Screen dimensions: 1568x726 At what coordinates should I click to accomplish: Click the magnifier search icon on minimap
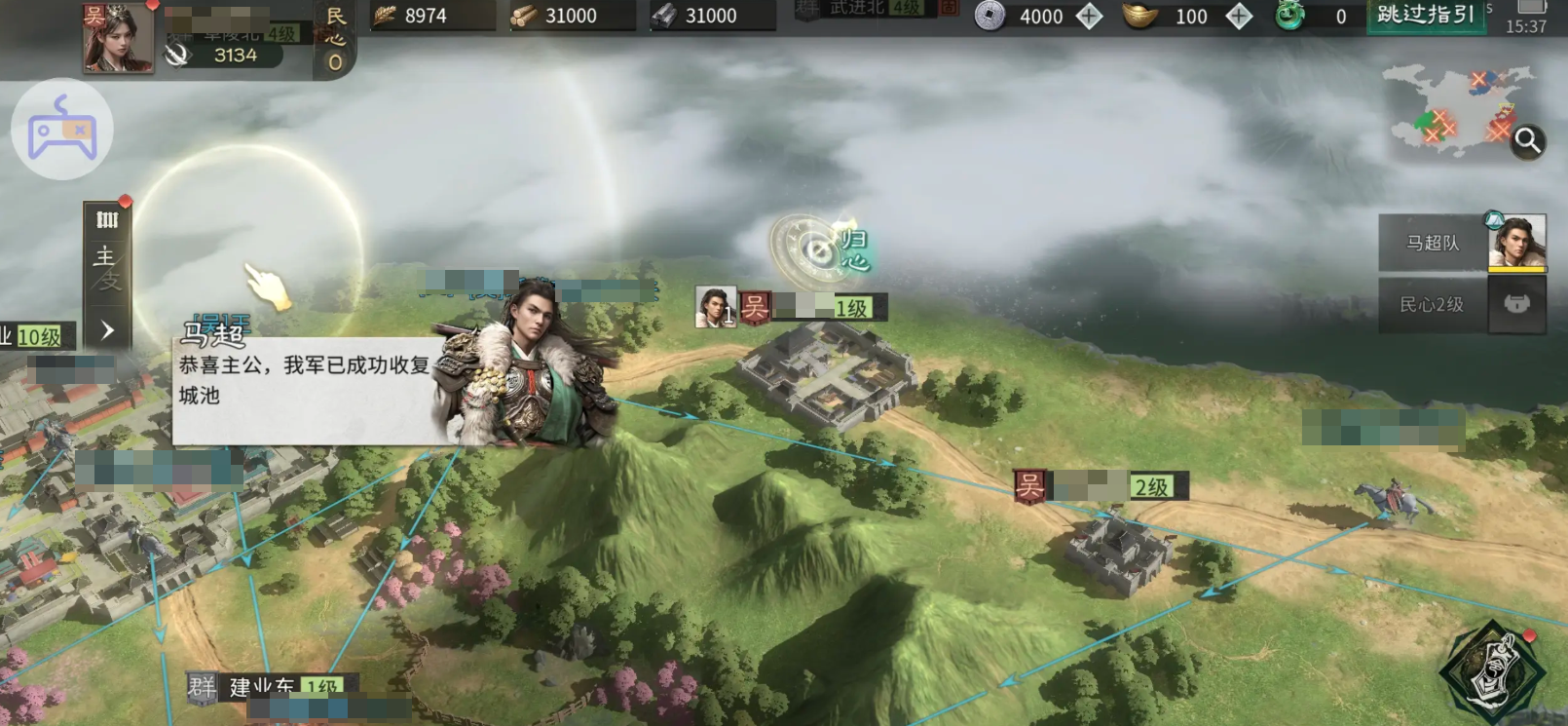1527,142
